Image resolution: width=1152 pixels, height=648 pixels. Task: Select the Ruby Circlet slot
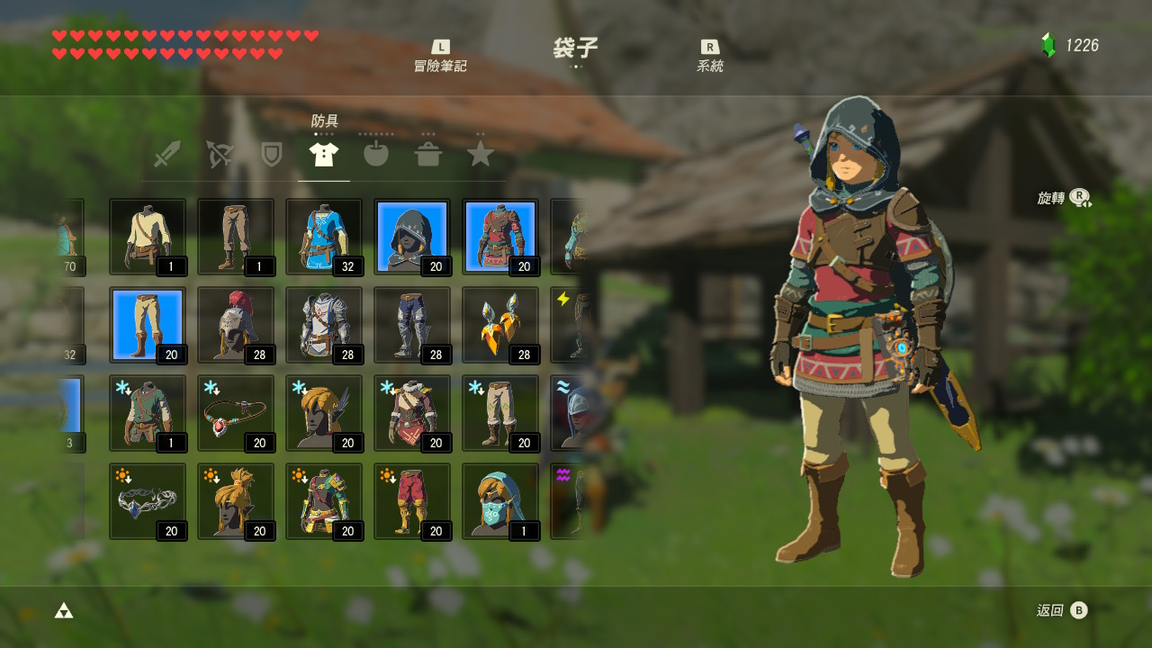pos(236,413)
